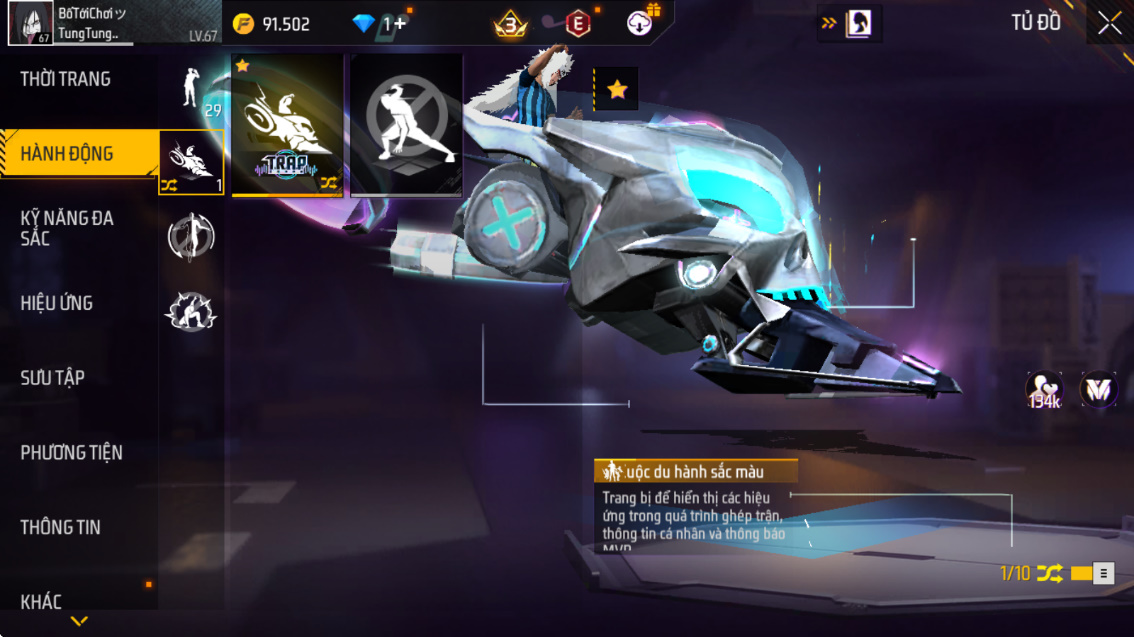Open the cloud download gift icon

(640, 24)
